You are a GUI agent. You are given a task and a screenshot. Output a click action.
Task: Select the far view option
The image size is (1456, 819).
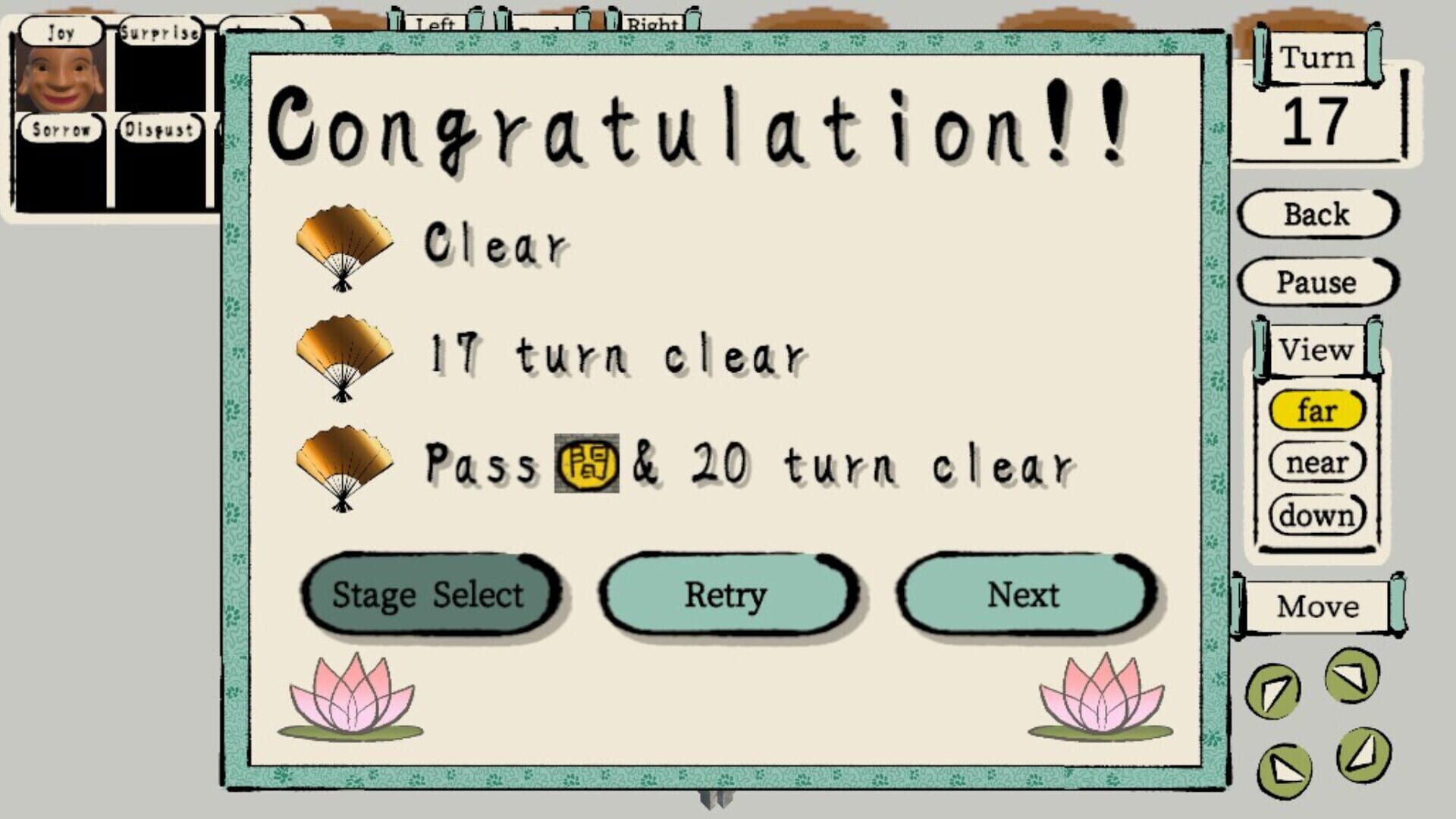tap(1318, 410)
